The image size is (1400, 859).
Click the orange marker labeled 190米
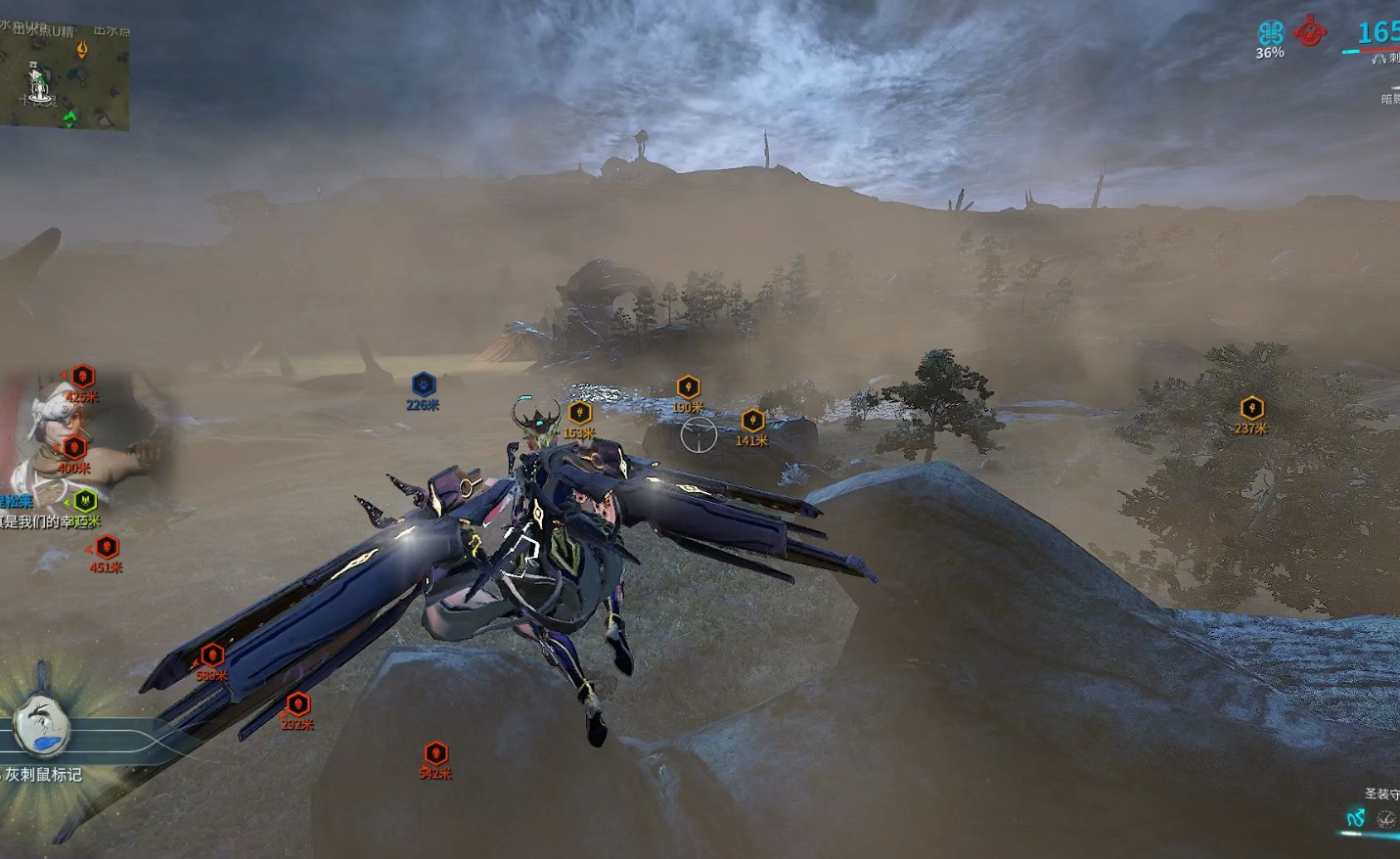[688, 387]
